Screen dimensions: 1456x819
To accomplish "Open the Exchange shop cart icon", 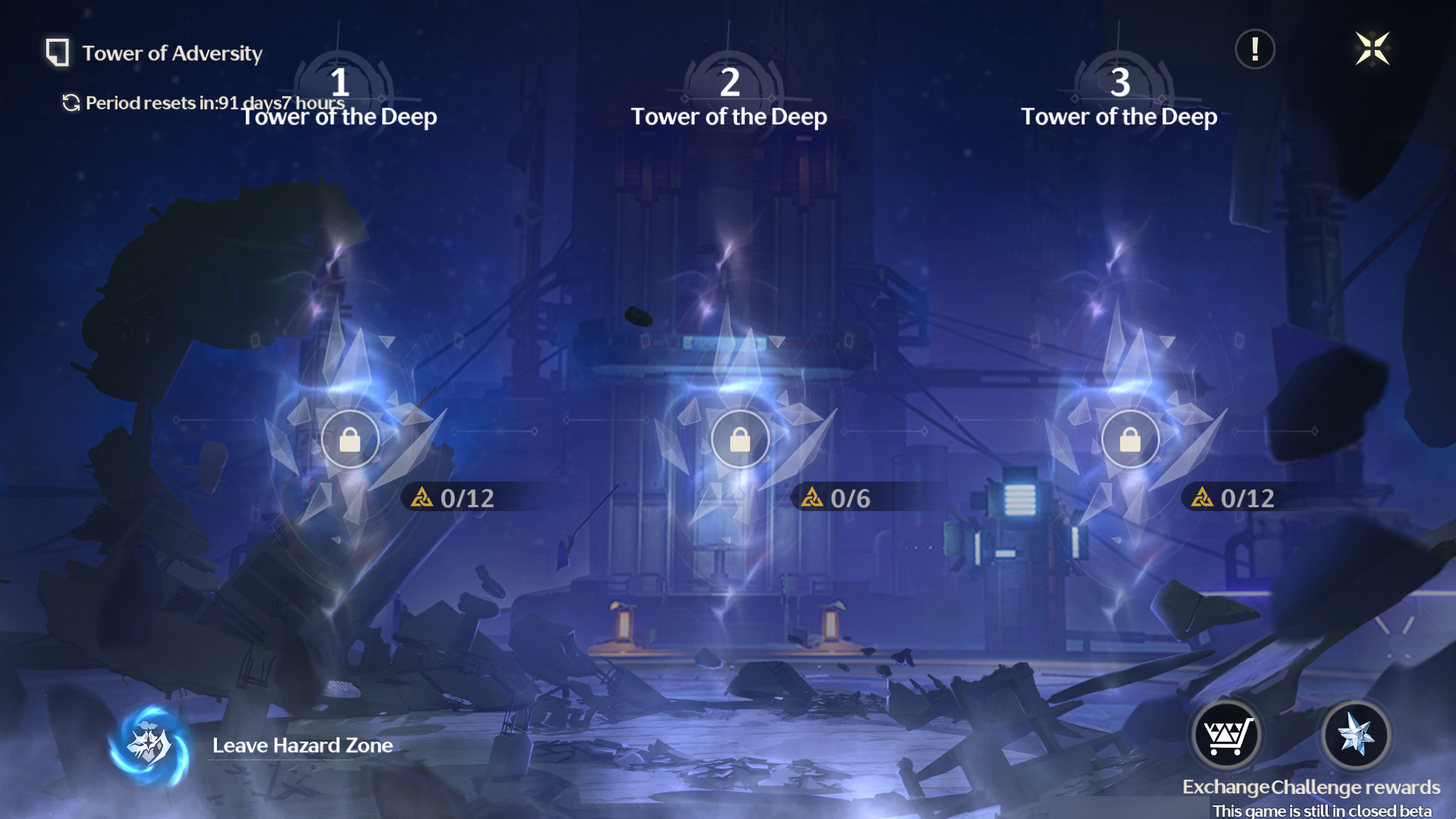I will pyautogui.click(x=1228, y=733).
